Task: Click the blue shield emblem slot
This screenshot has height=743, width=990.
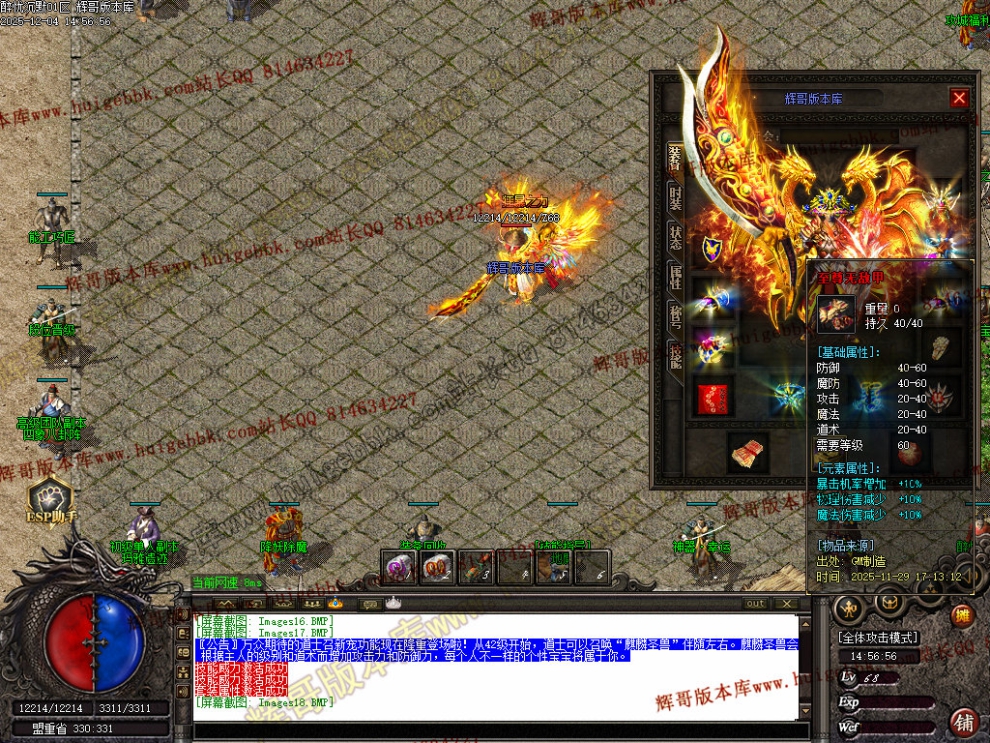Action: click(x=711, y=249)
